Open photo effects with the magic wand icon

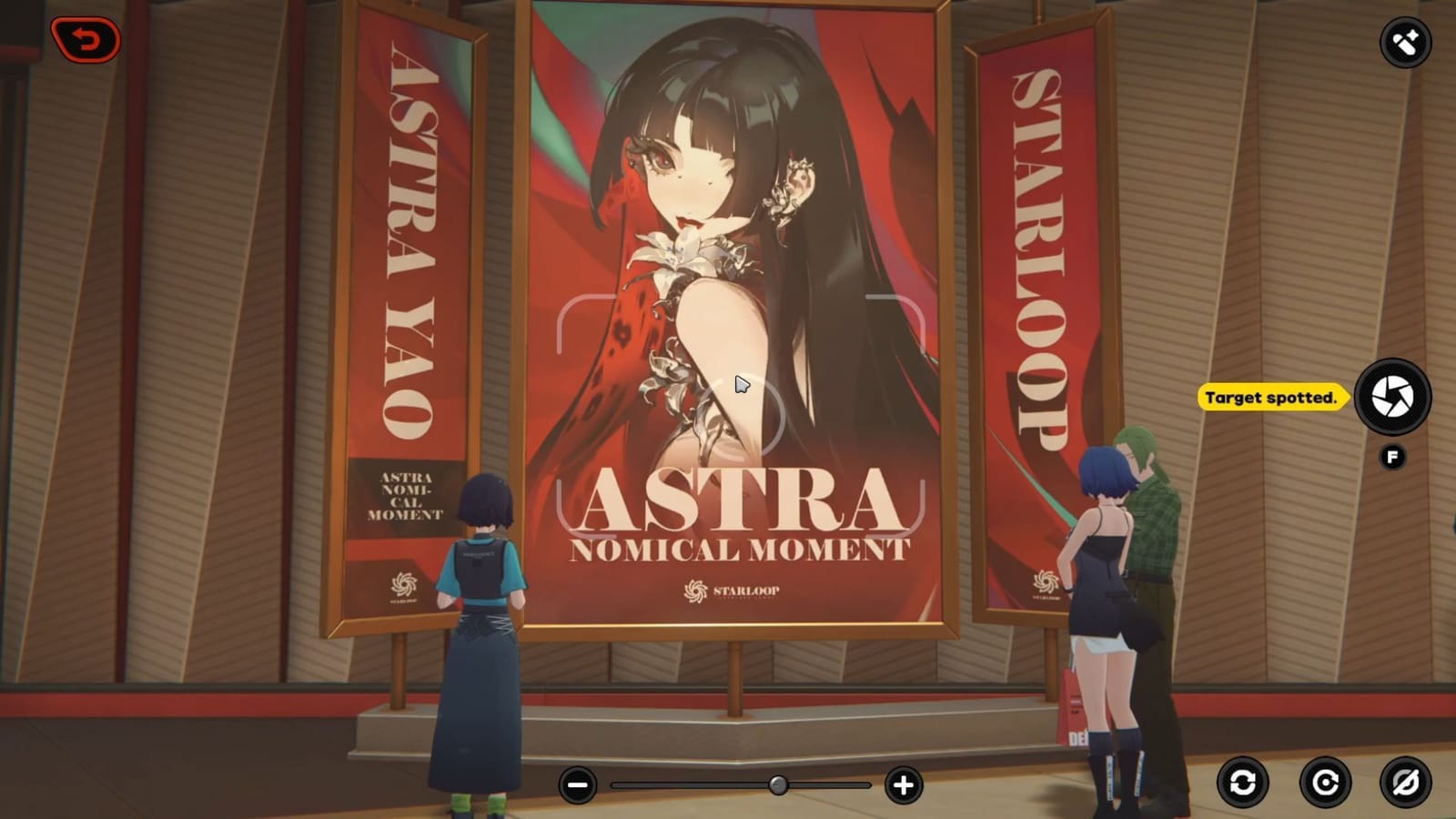(x=1406, y=41)
